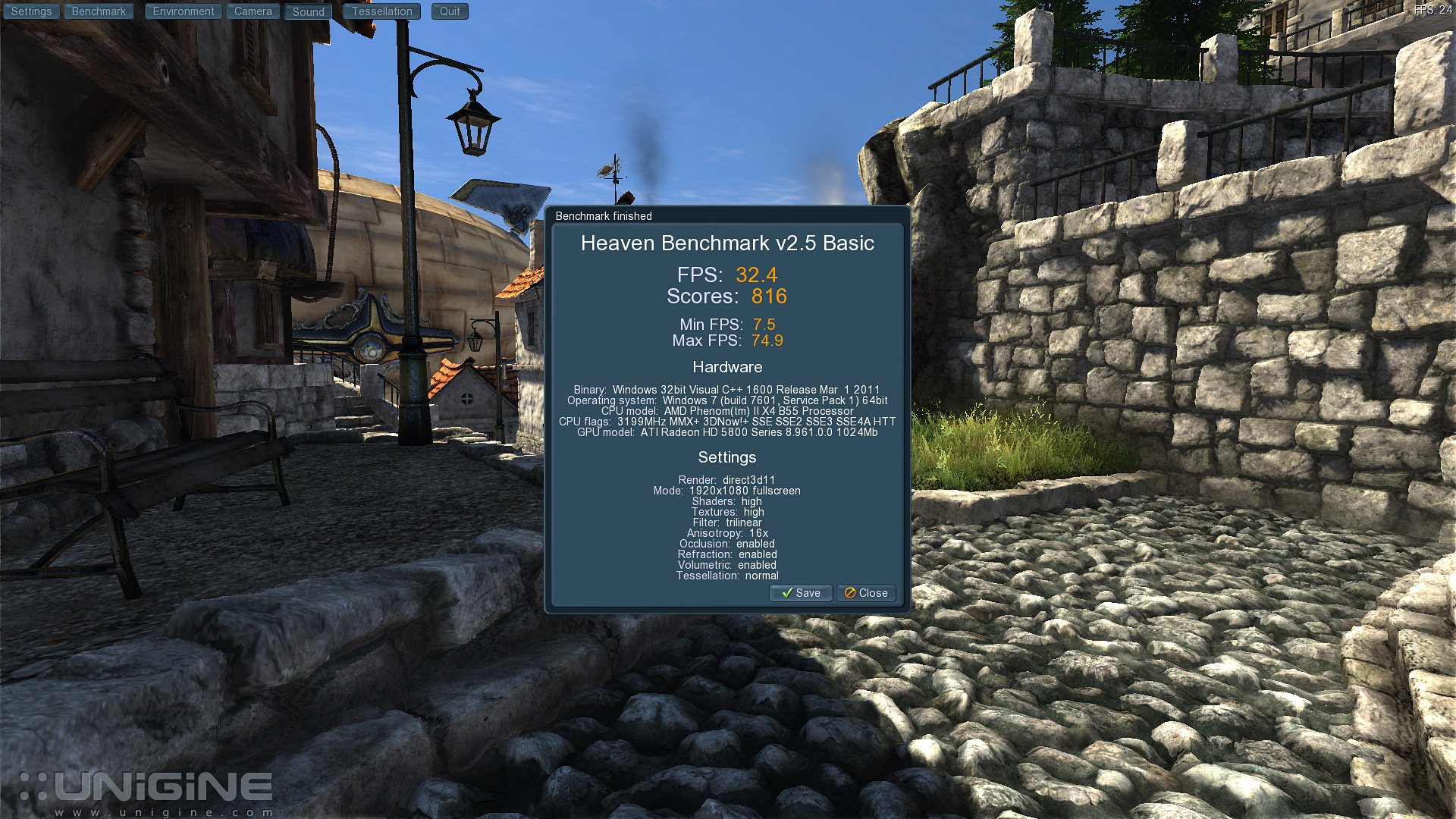The height and width of the screenshot is (819, 1456).
Task: Close the benchmark results dialog
Action: pyautogui.click(x=866, y=593)
